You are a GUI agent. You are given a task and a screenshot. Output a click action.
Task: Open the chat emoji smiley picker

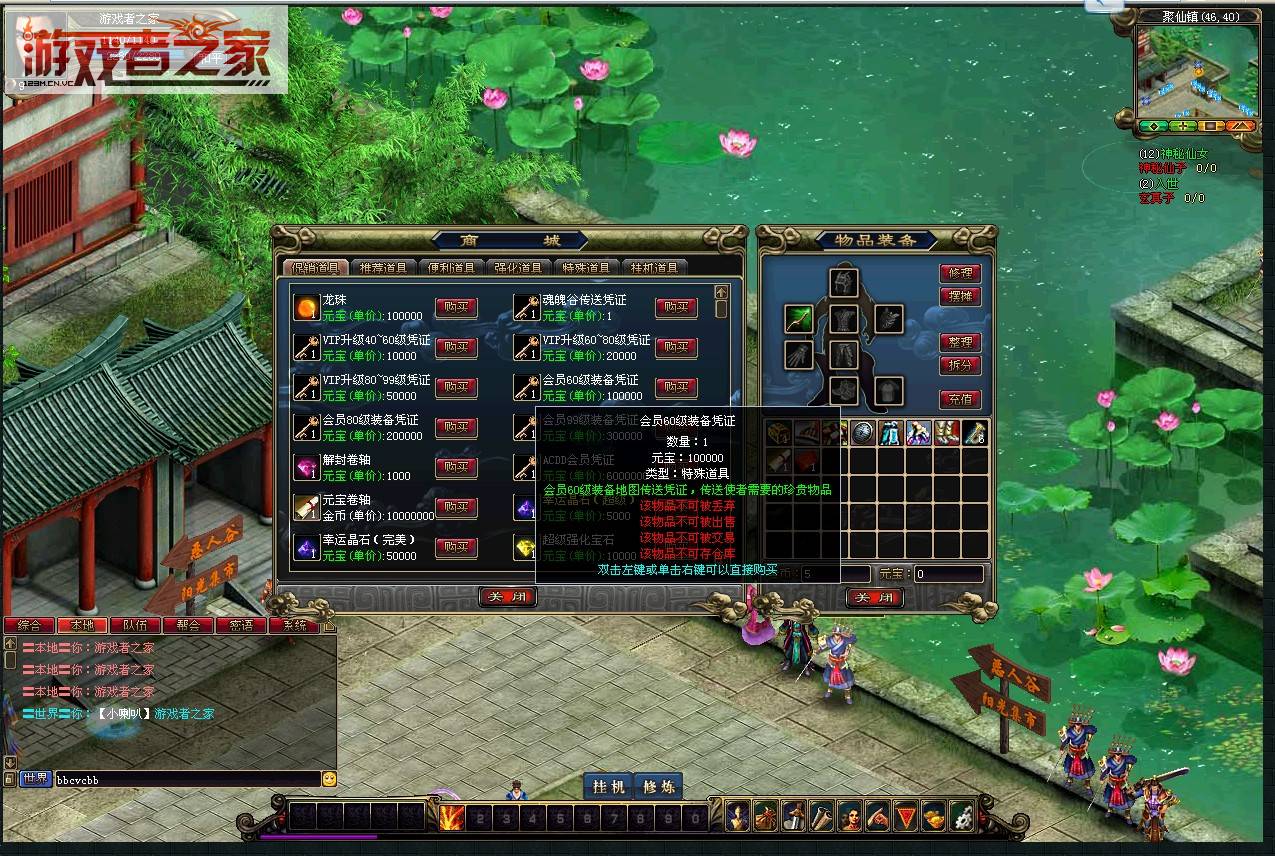click(x=329, y=778)
